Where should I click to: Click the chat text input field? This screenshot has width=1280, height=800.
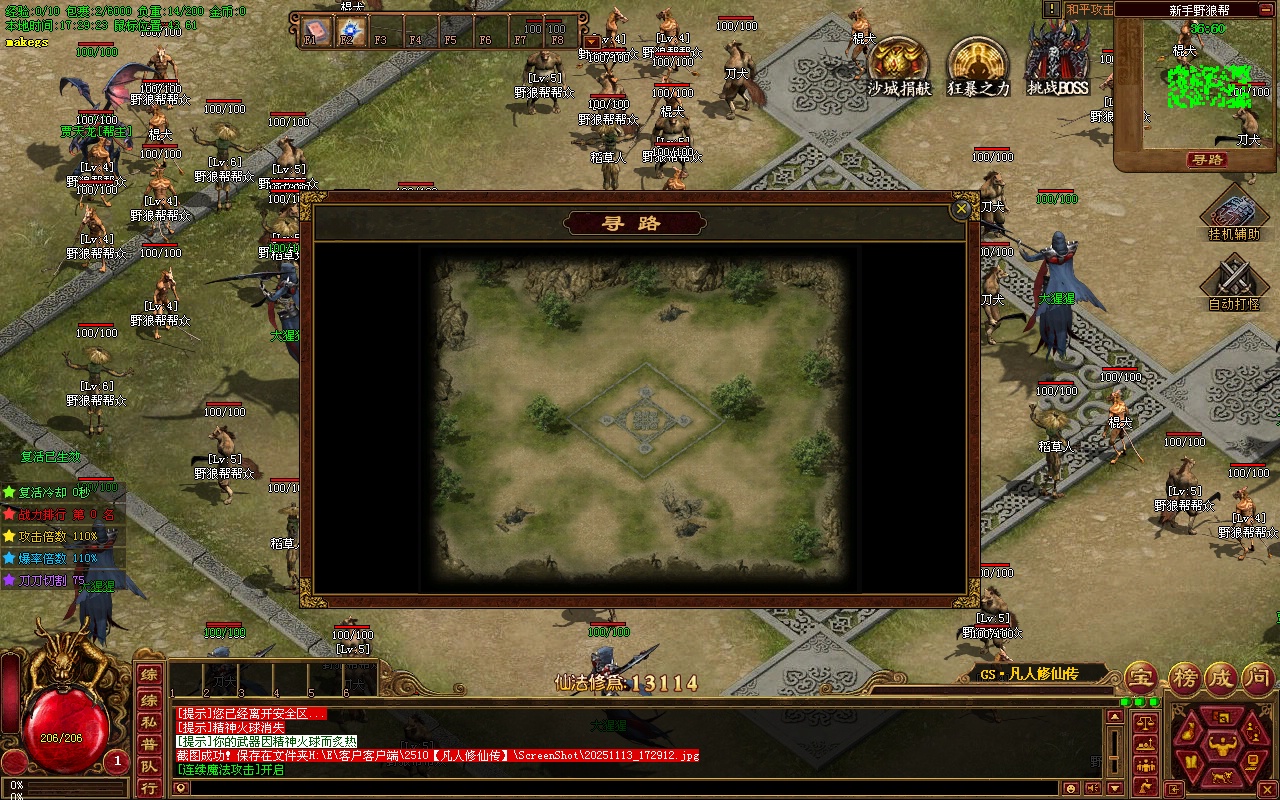[x=620, y=788]
